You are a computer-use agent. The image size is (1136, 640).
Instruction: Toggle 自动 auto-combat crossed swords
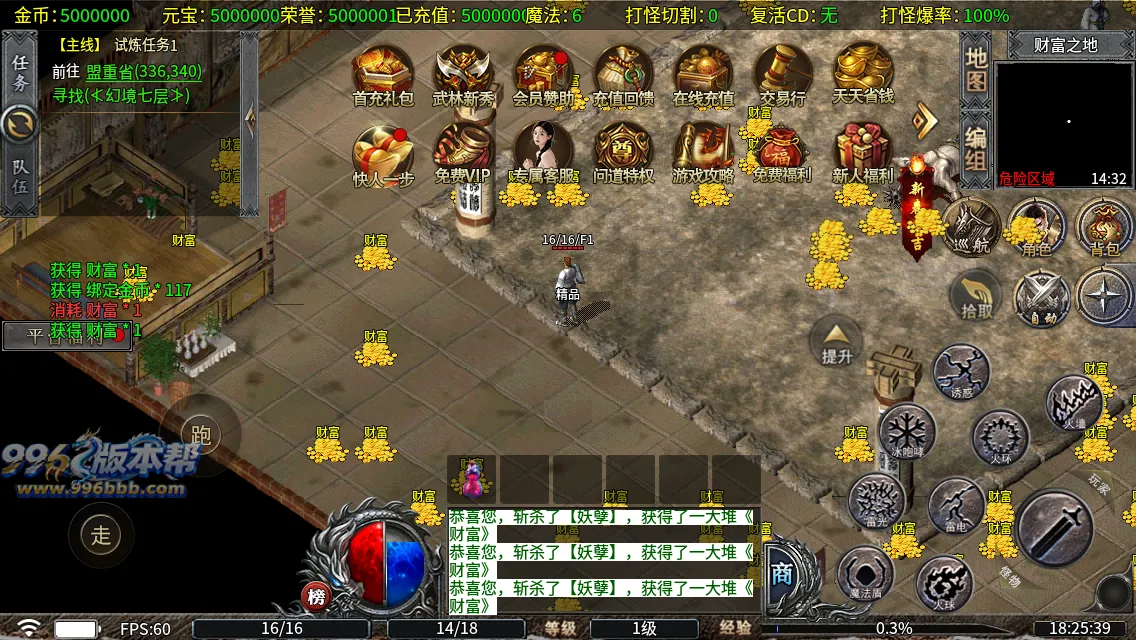pyautogui.click(x=1042, y=298)
